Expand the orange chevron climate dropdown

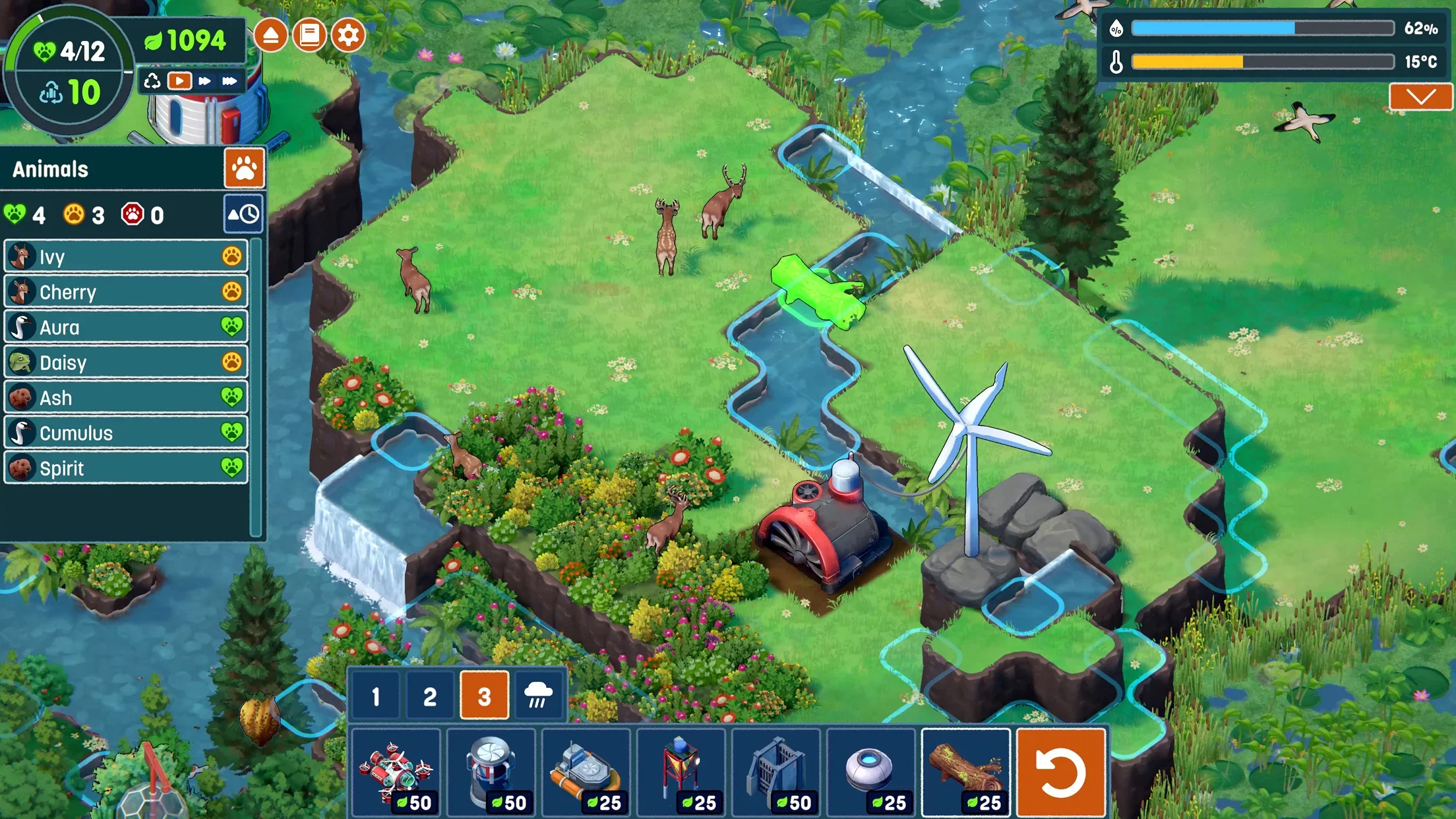(x=1420, y=98)
